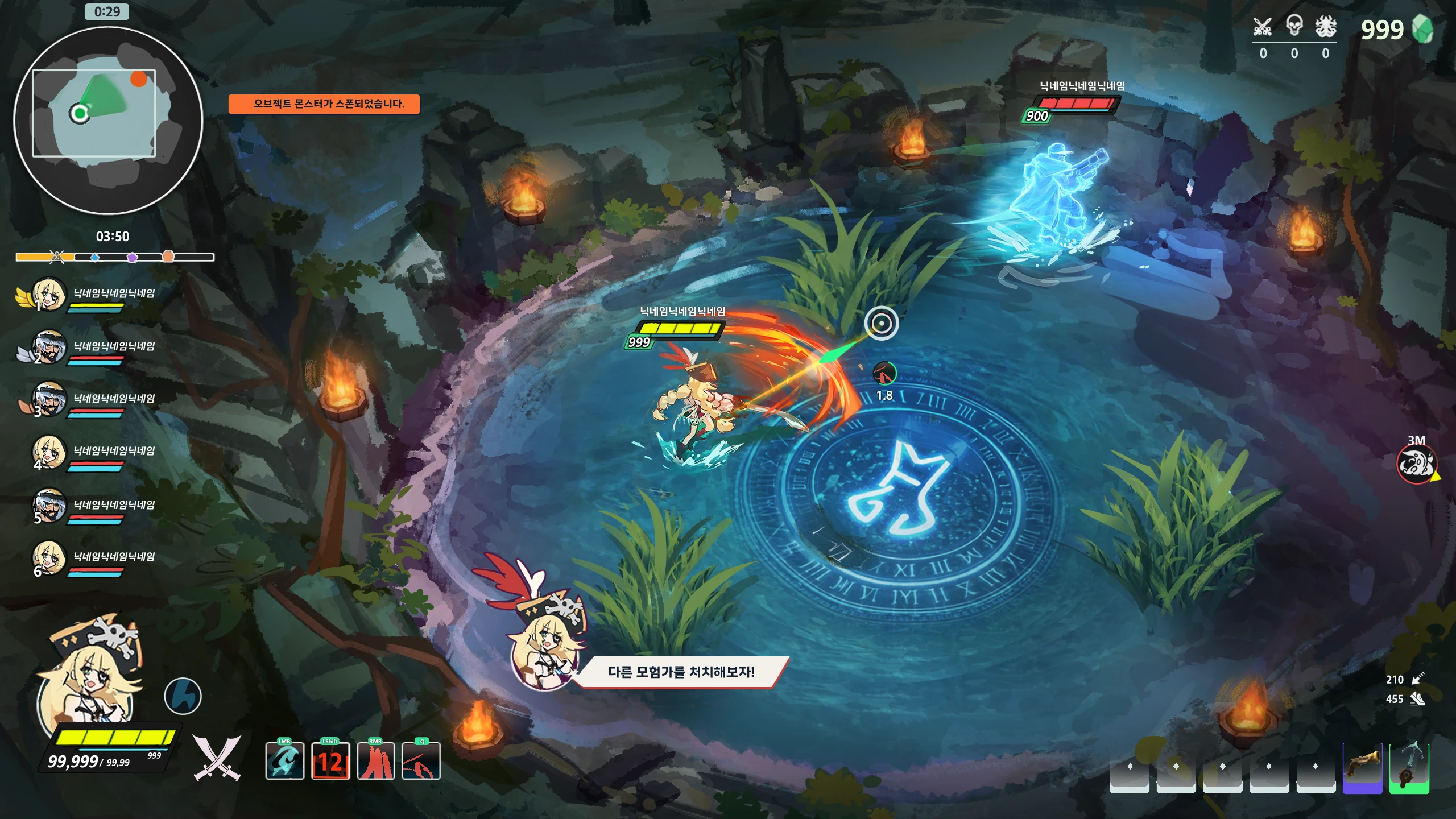Click the orange monster spawn notification banner
The height and width of the screenshot is (819, 1456).
click(324, 104)
